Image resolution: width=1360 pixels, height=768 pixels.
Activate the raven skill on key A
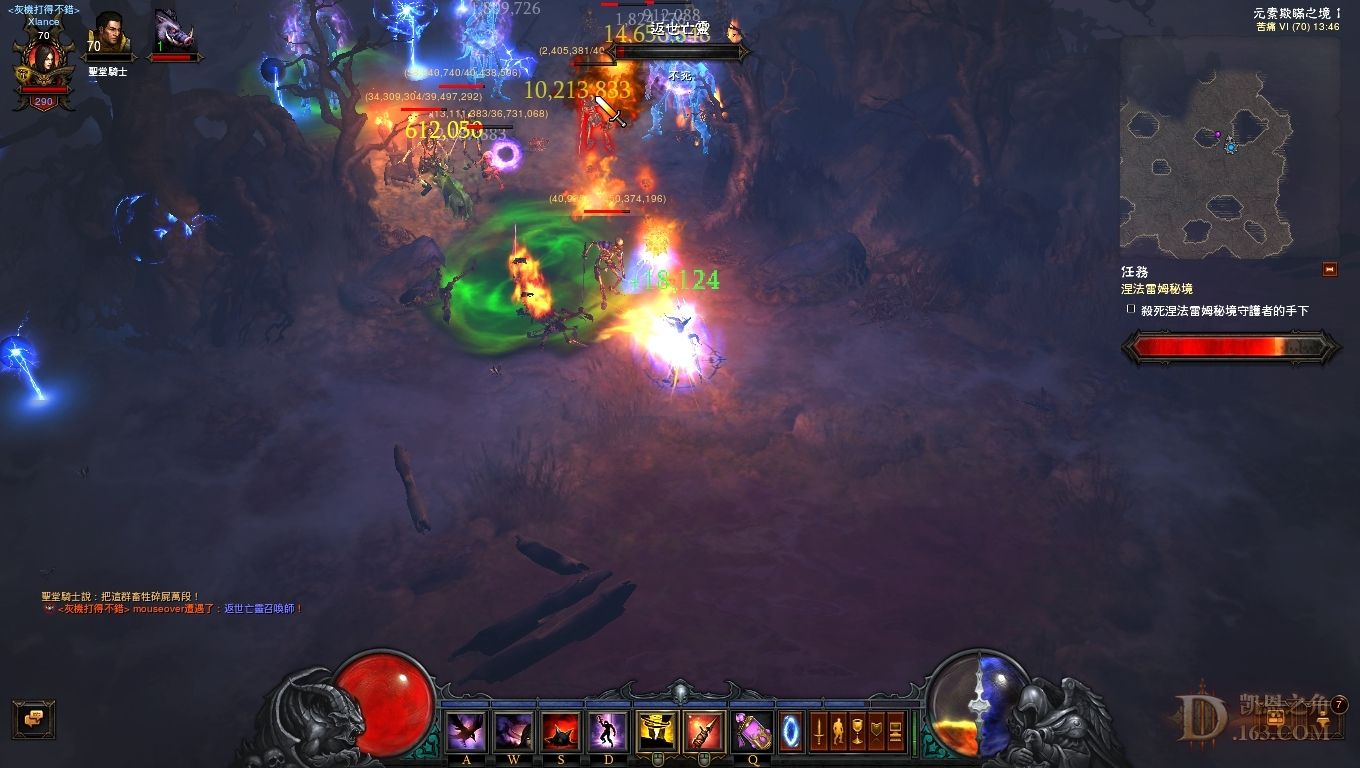pyautogui.click(x=467, y=731)
